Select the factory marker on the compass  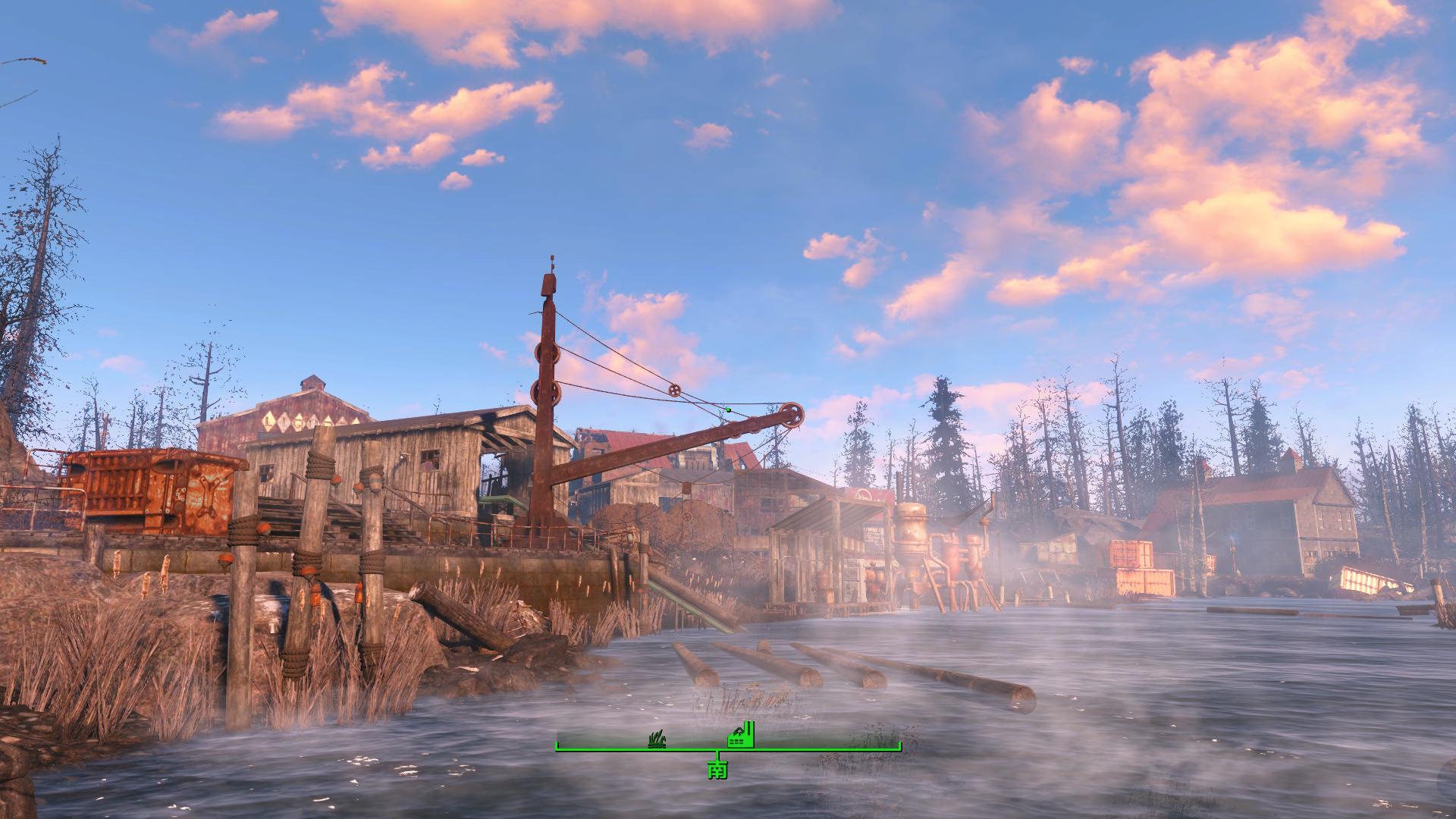coord(740,736)
